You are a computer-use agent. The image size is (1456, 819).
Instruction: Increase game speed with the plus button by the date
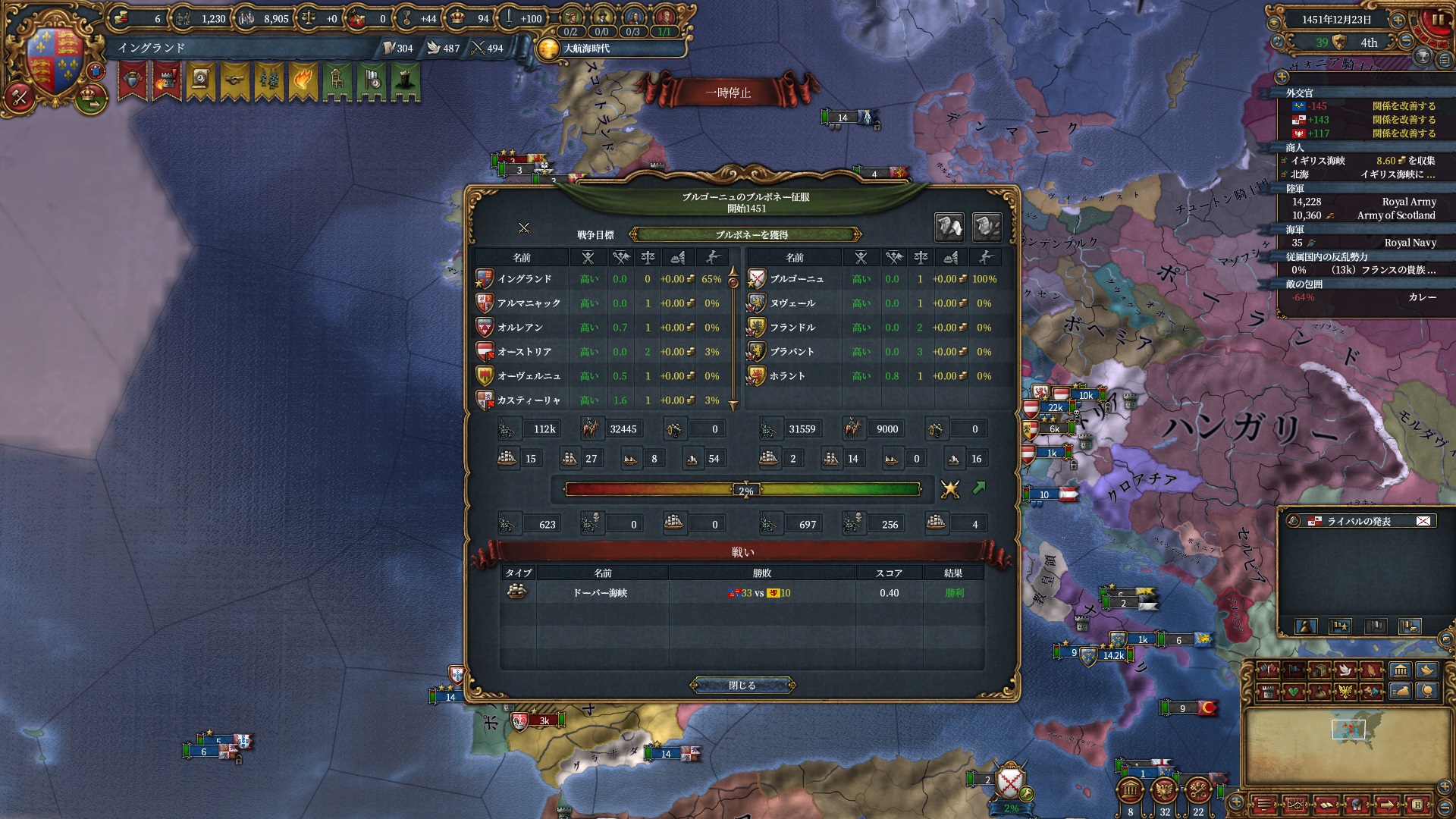(x=1398, y=20)
